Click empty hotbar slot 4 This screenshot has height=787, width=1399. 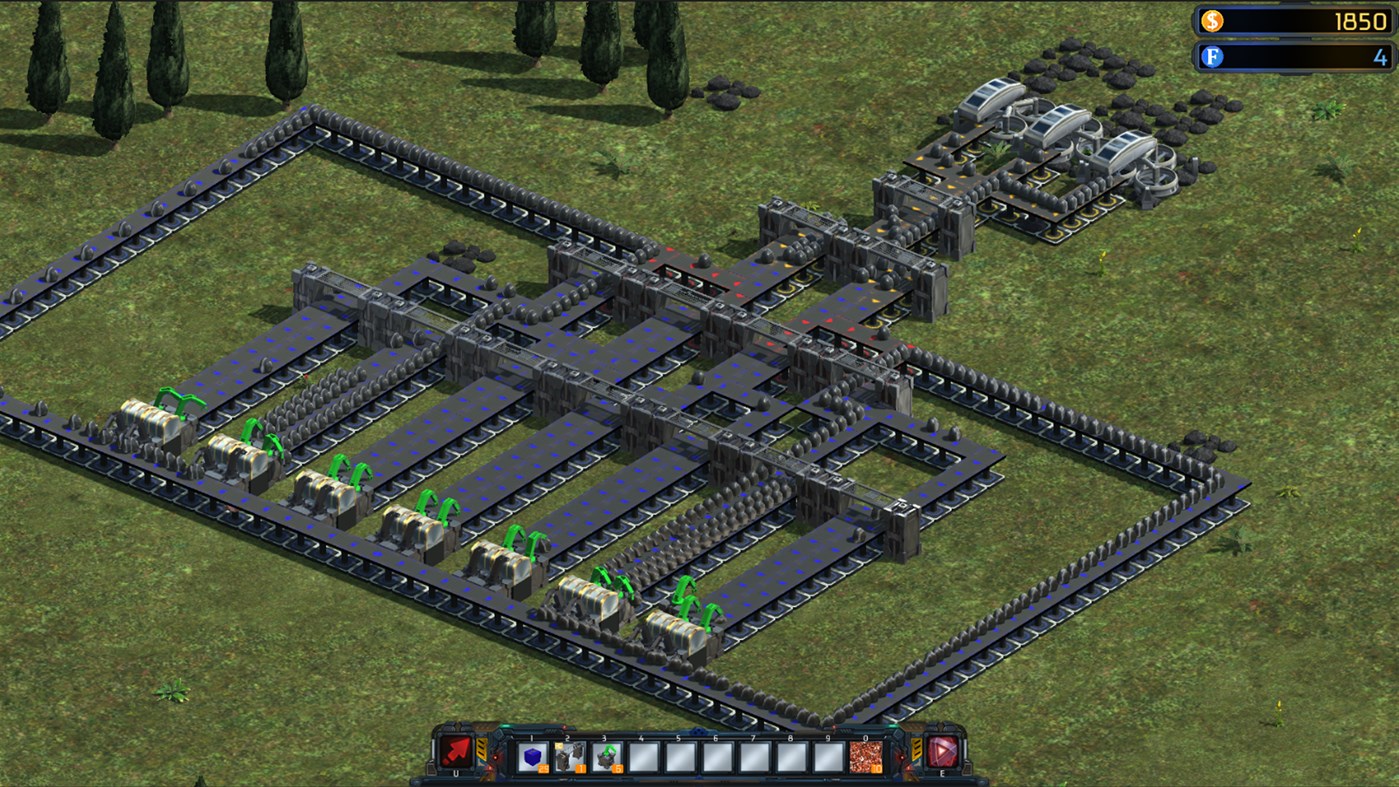pyautogui.click(x=642, y=757)
